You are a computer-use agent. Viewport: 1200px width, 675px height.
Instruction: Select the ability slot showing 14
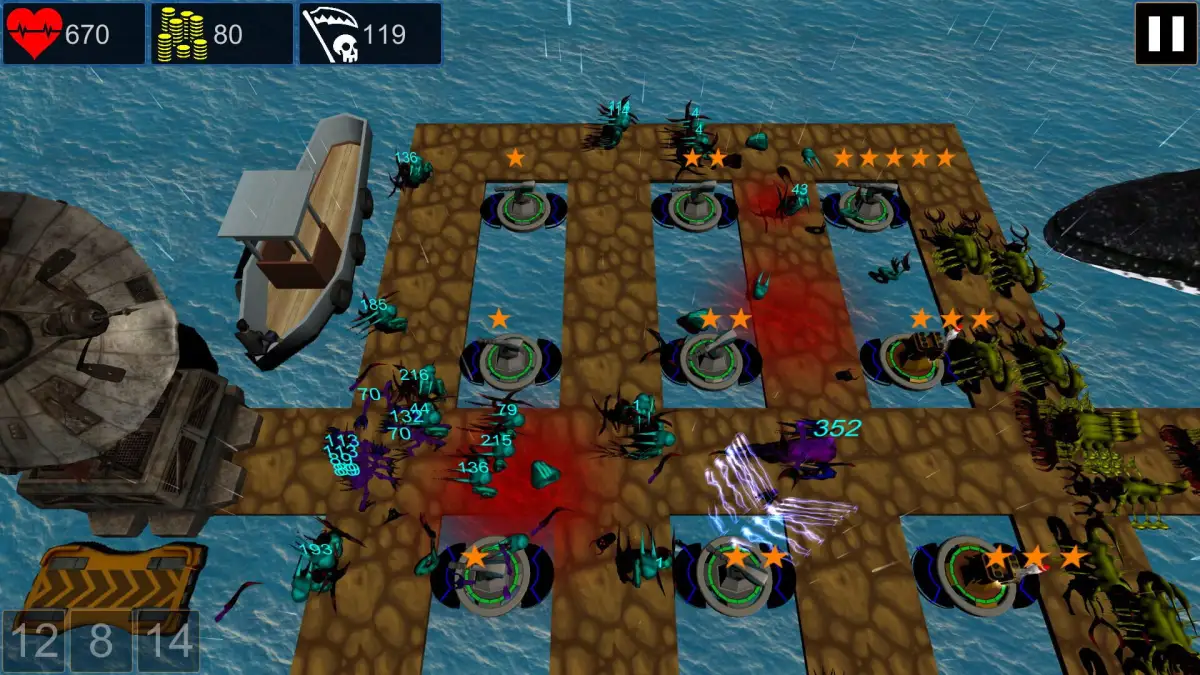[167, 641]
